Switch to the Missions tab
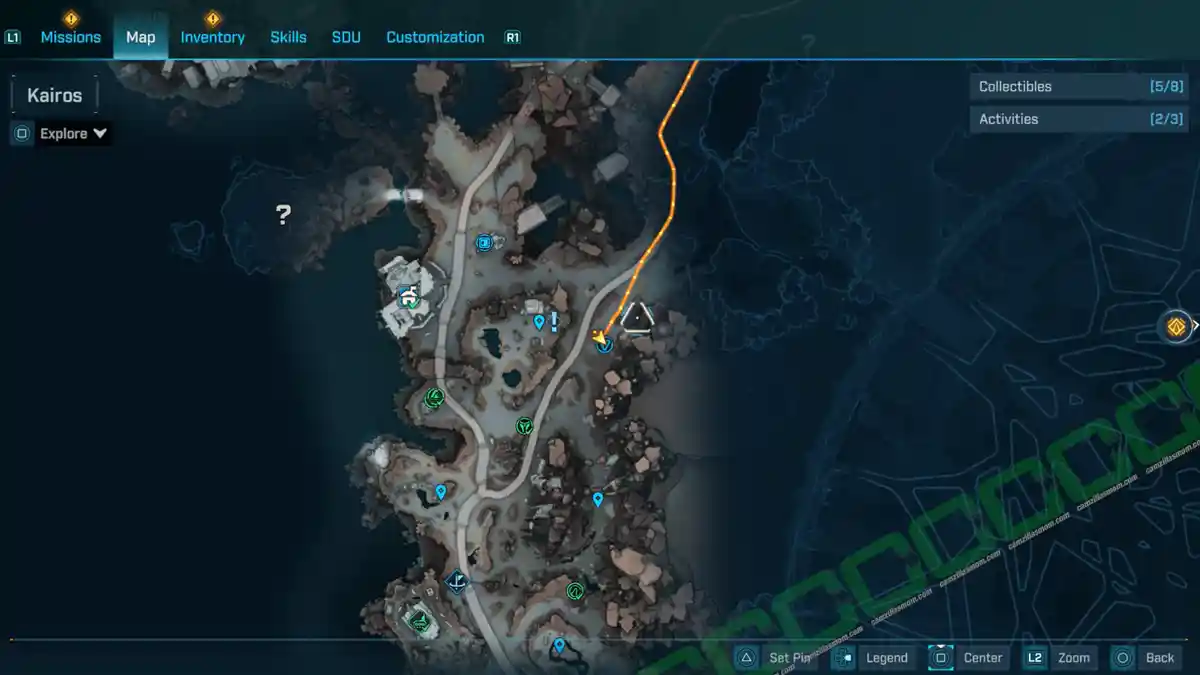The height and width of the screenshot is (675, 1200). click(70, 37)
